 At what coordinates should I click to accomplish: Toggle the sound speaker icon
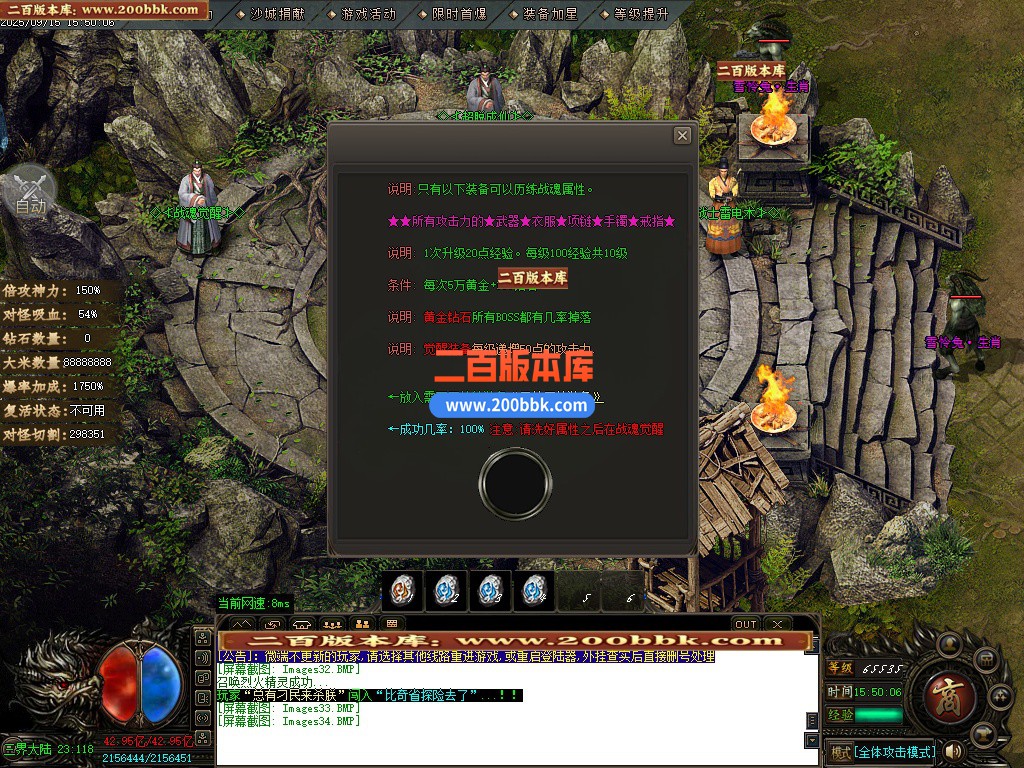pos(953,750)
